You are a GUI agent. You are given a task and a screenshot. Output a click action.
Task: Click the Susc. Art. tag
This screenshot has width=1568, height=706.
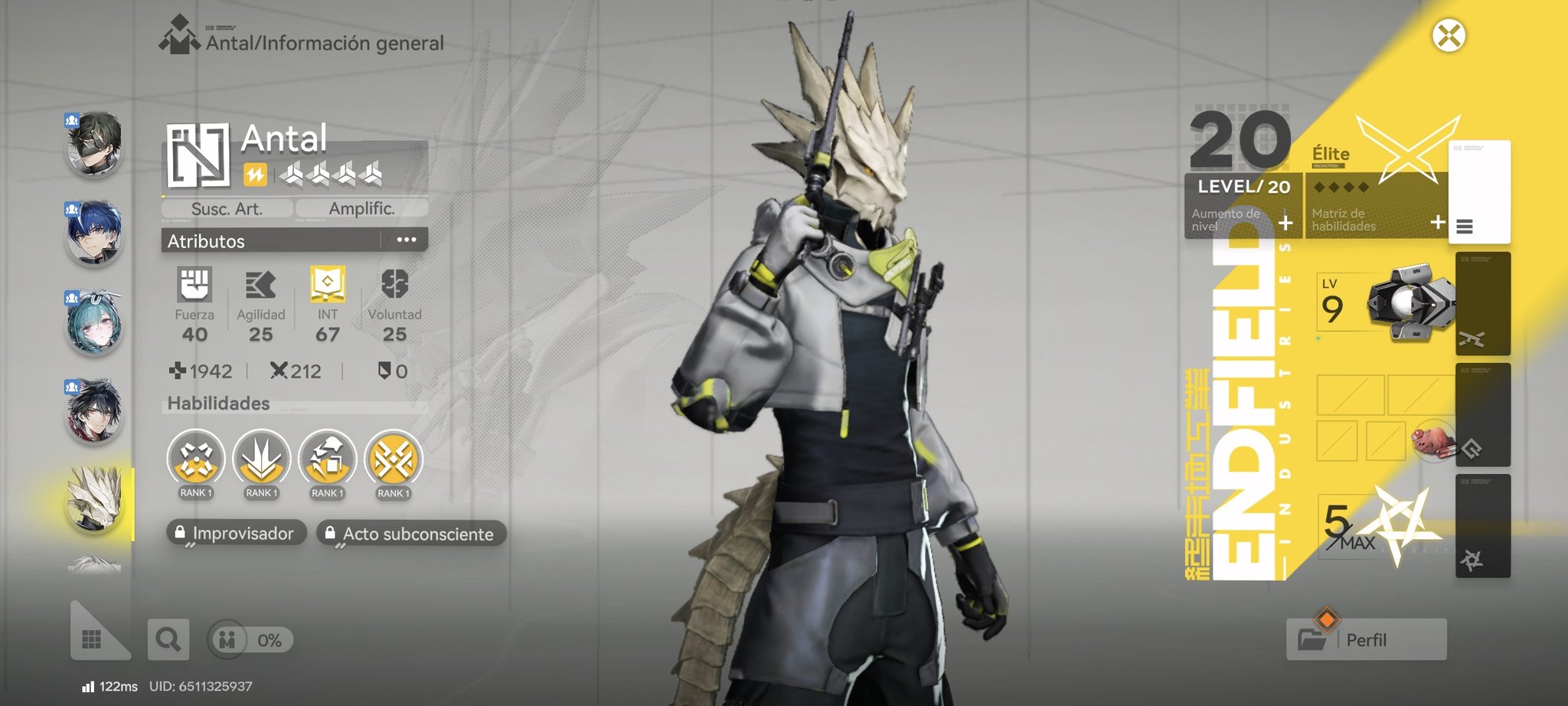pyautogui.click(x=227, y=208)
